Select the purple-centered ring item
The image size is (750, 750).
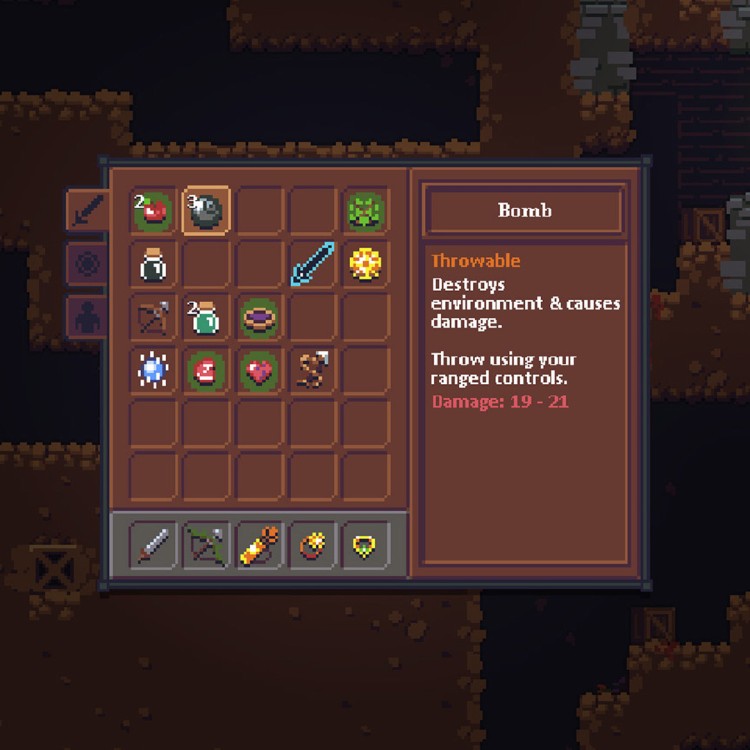click(x=259, y=318)
